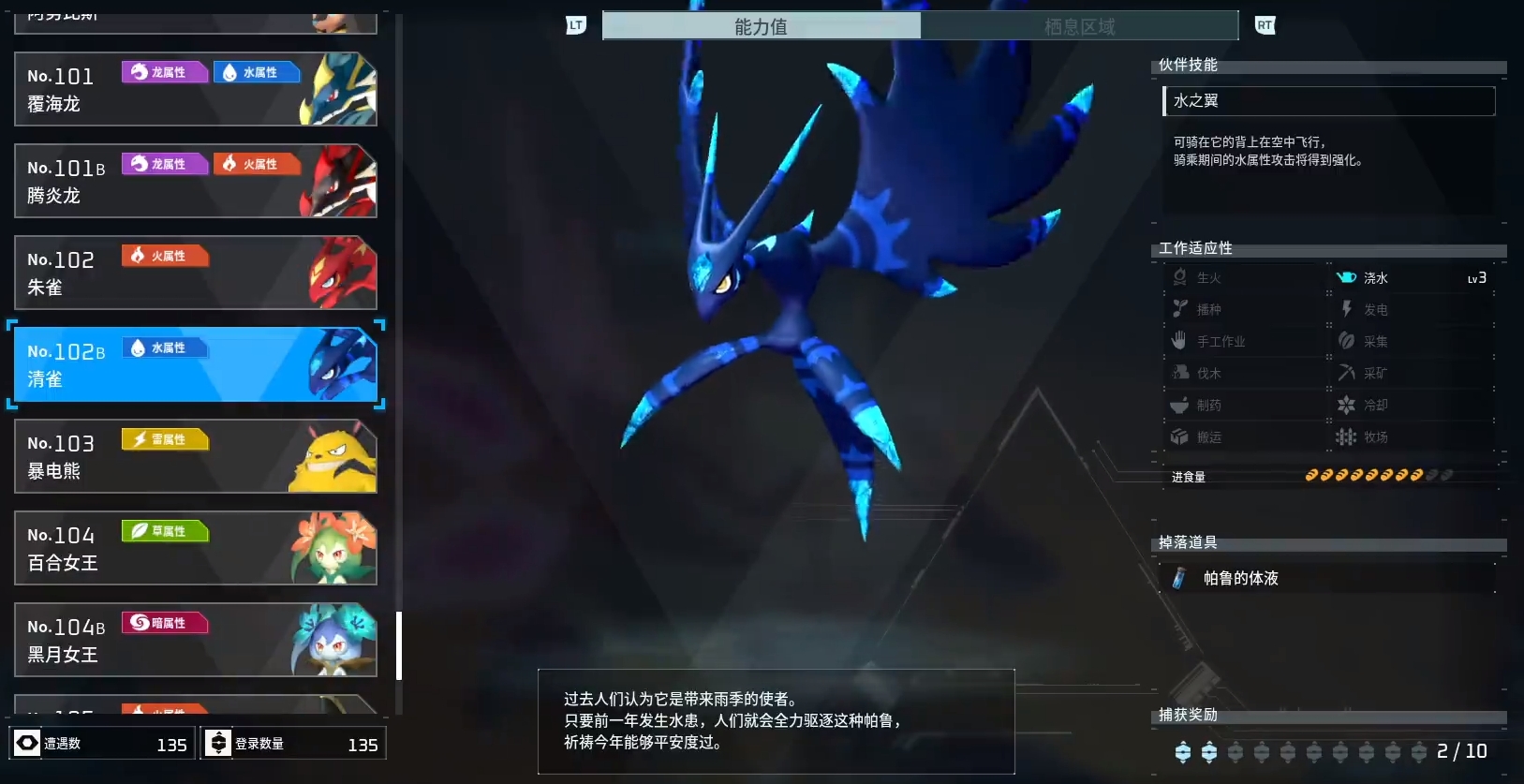Click the 覆海龙 pal thumbnail
The width and height of the screenshot is (1524, 784).
pyautogui.click(x=337, y=89)
